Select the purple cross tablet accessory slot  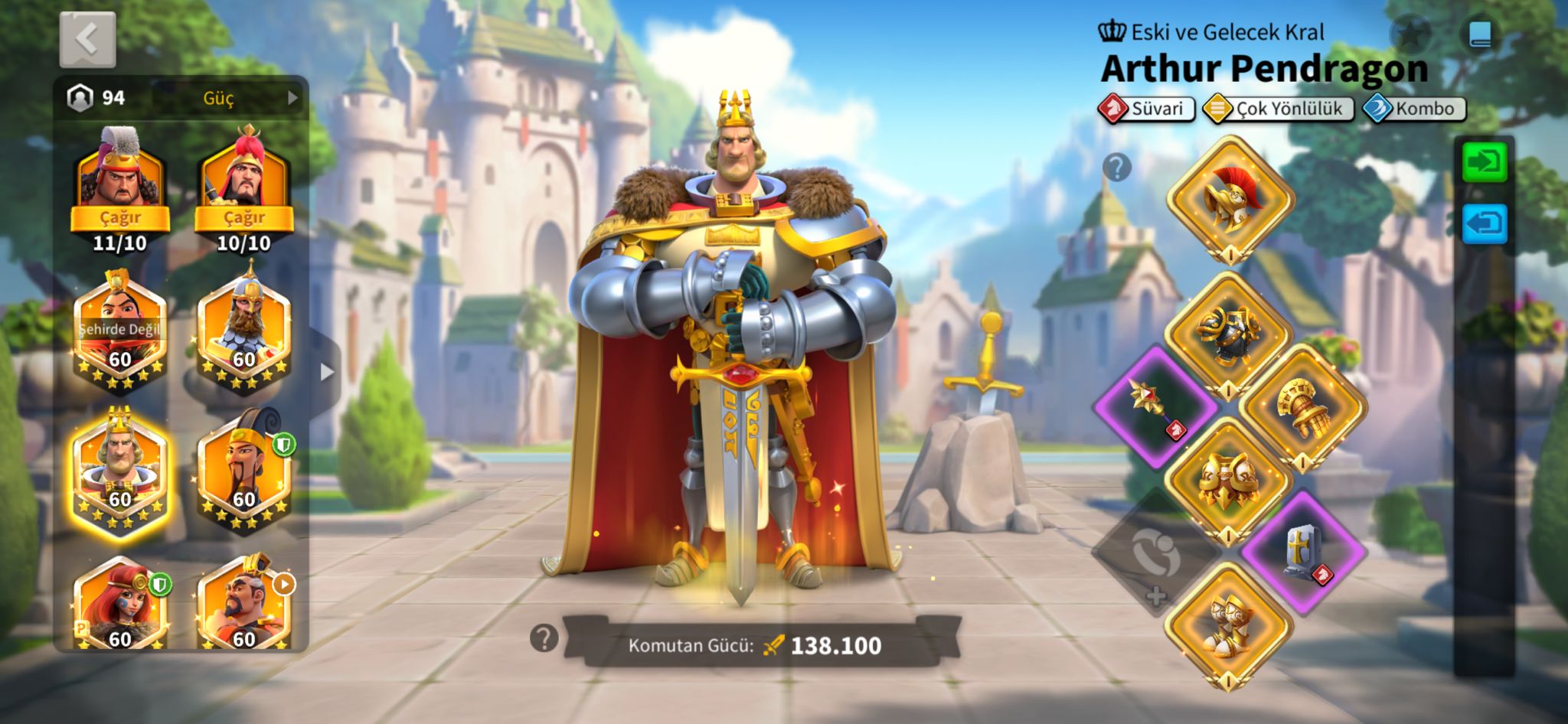1303,551
